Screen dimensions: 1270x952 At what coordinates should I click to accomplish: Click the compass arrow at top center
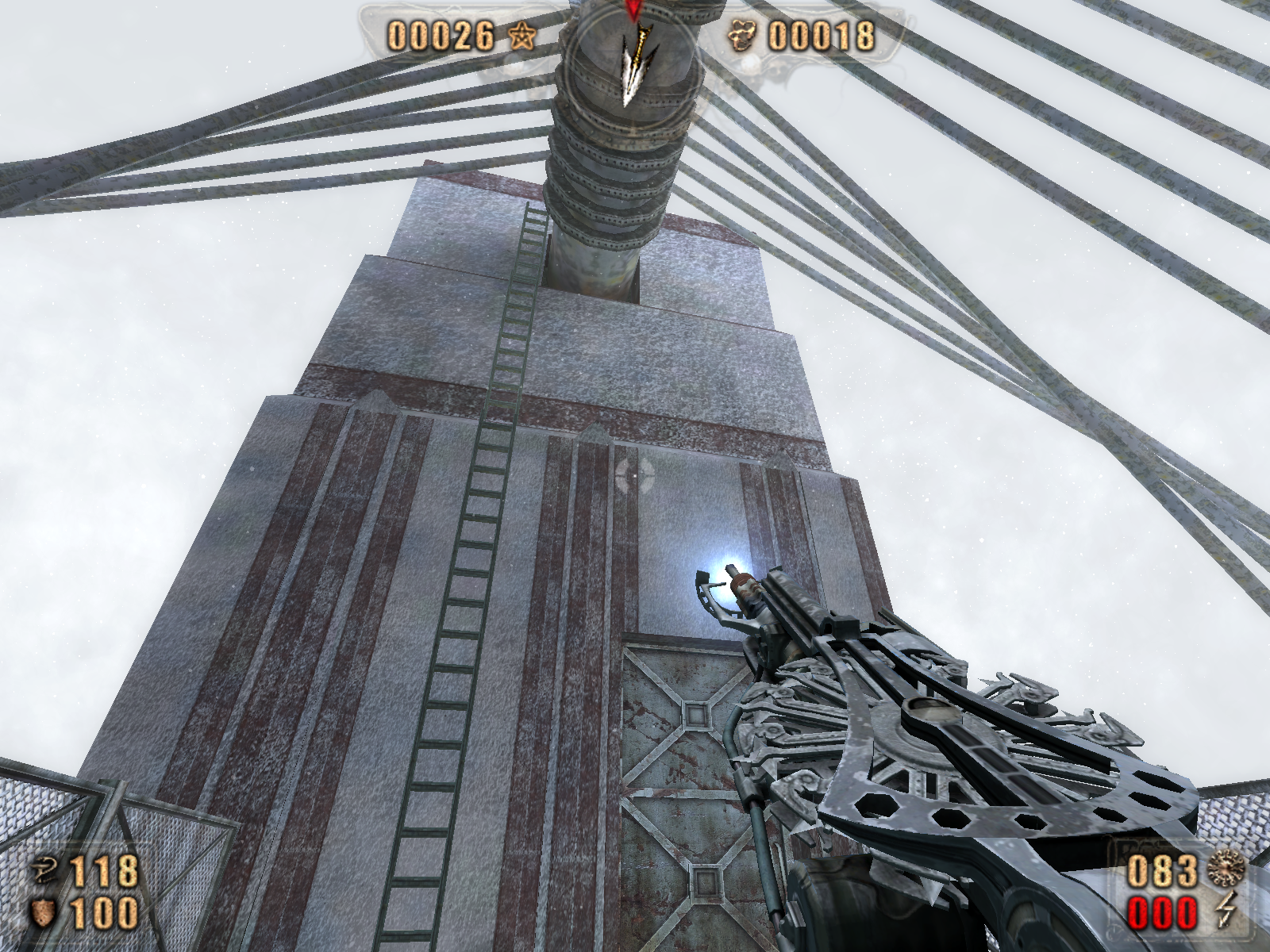[633, 62]
